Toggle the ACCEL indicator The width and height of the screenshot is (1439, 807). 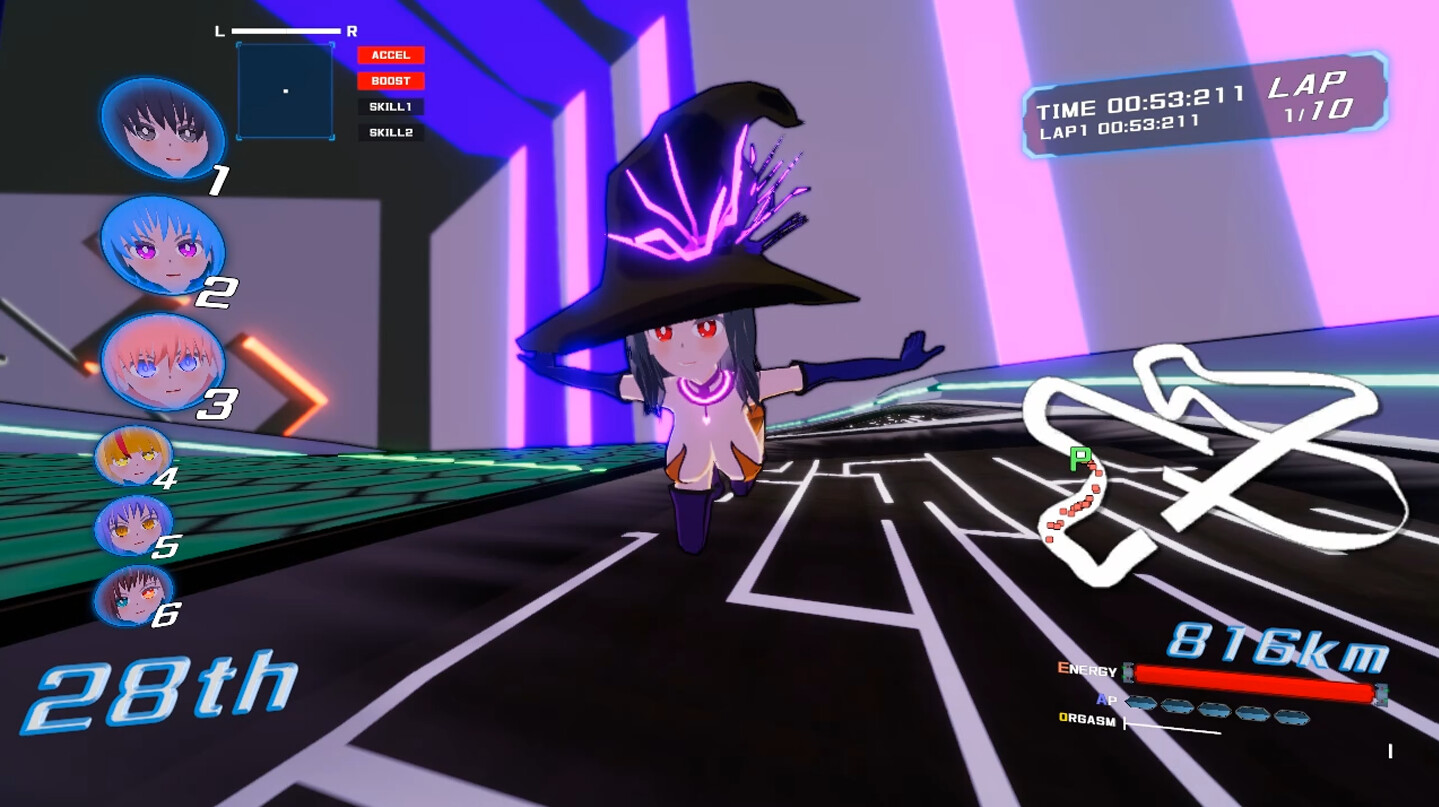[391, 55]
